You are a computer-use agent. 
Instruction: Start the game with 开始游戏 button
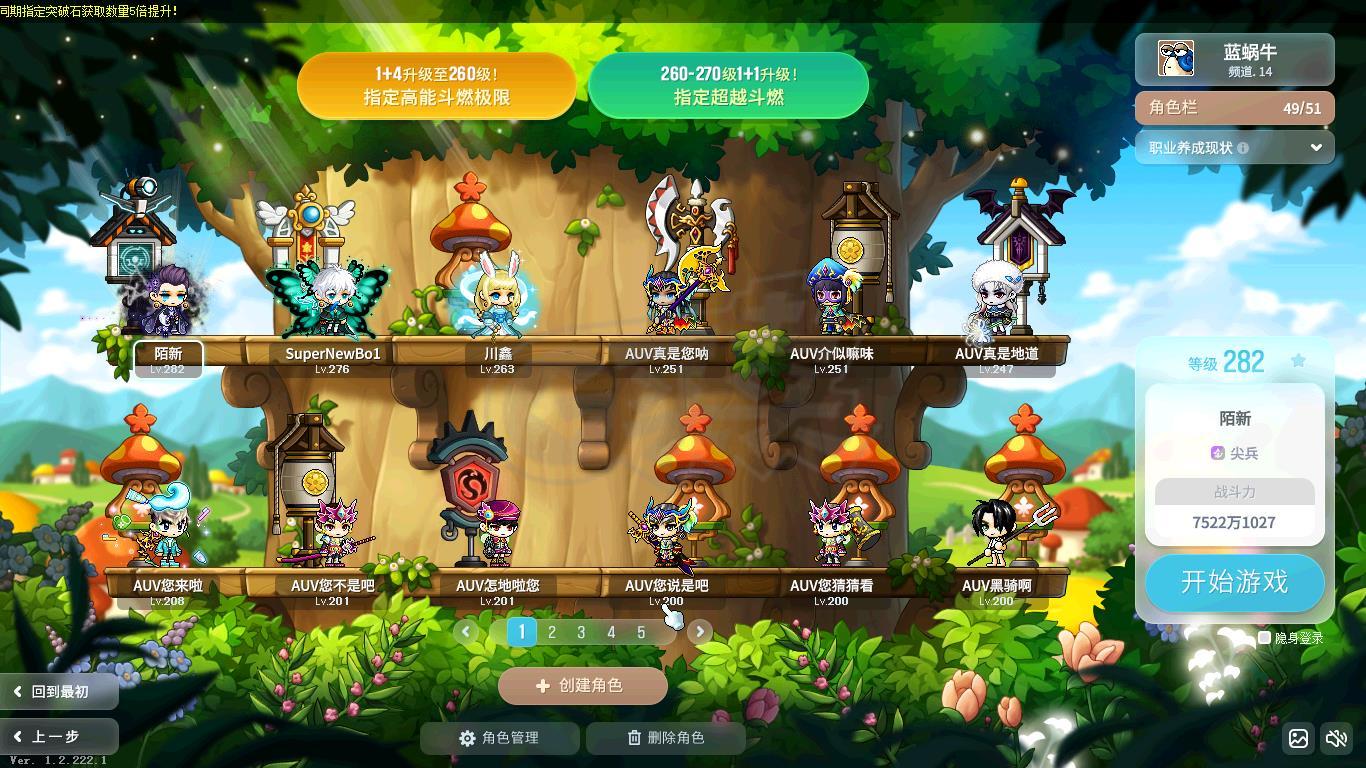coord(1234,582)
